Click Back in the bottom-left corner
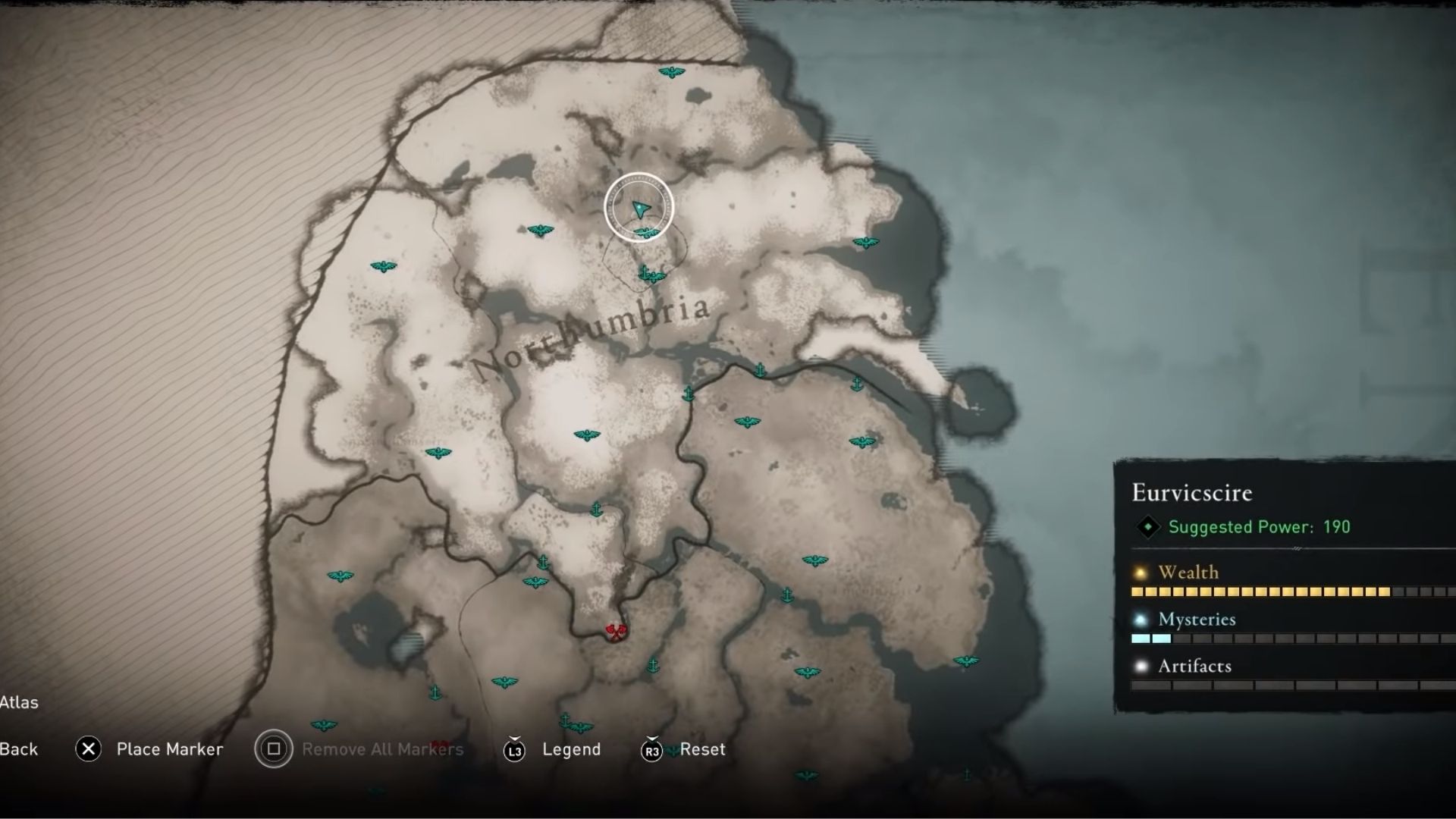This screenshot has width=1456, height=819. (20, 749)
